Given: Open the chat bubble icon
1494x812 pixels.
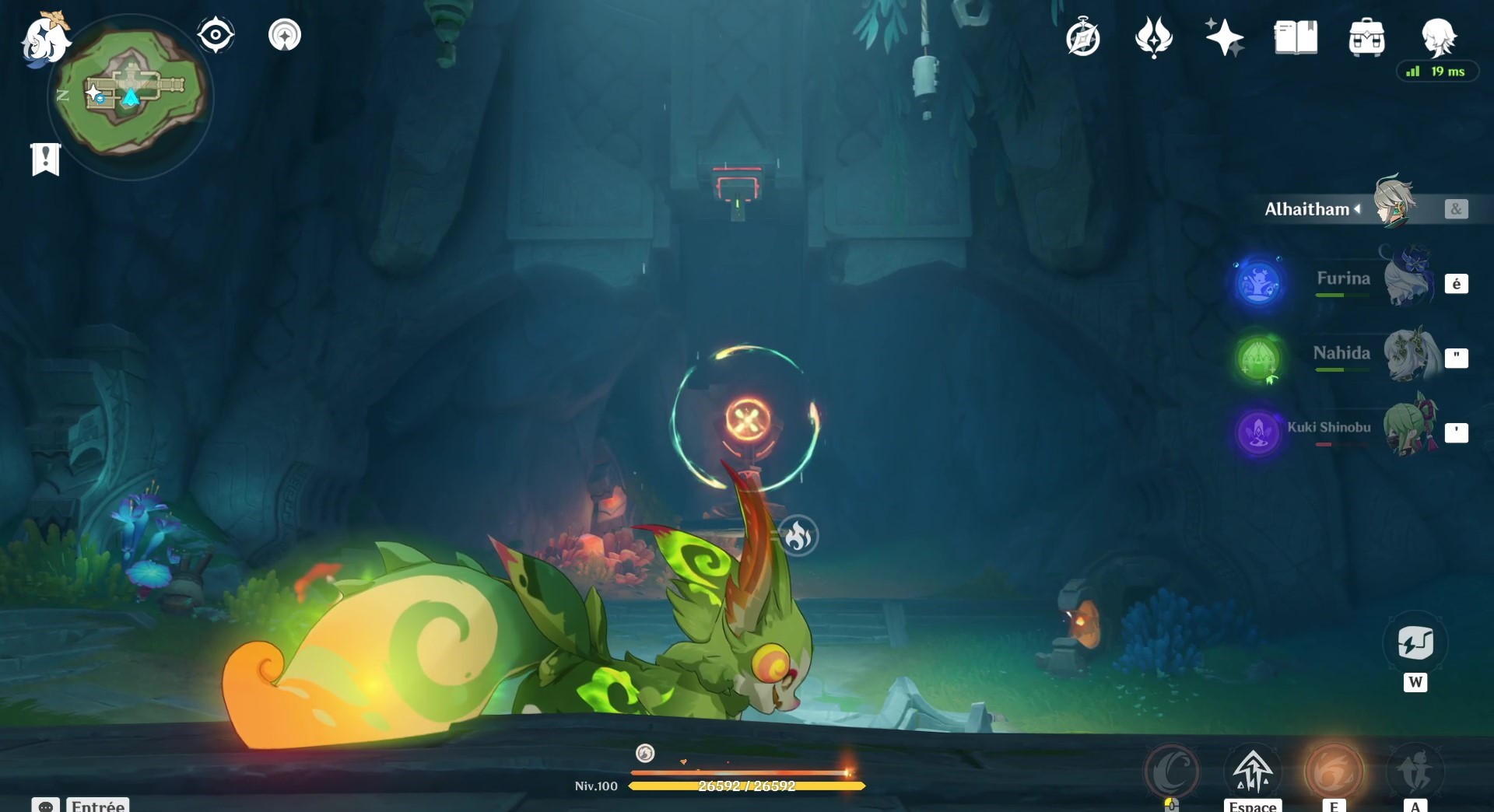Looking at the screenshot, I should pyautogui.click(x=46, y=805).
